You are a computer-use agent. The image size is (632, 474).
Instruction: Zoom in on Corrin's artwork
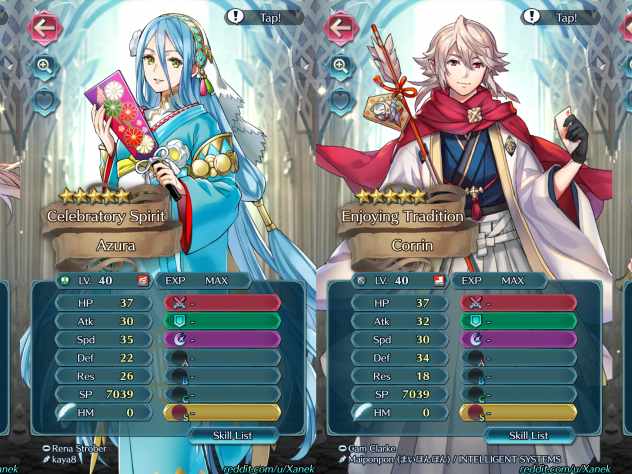341,66
